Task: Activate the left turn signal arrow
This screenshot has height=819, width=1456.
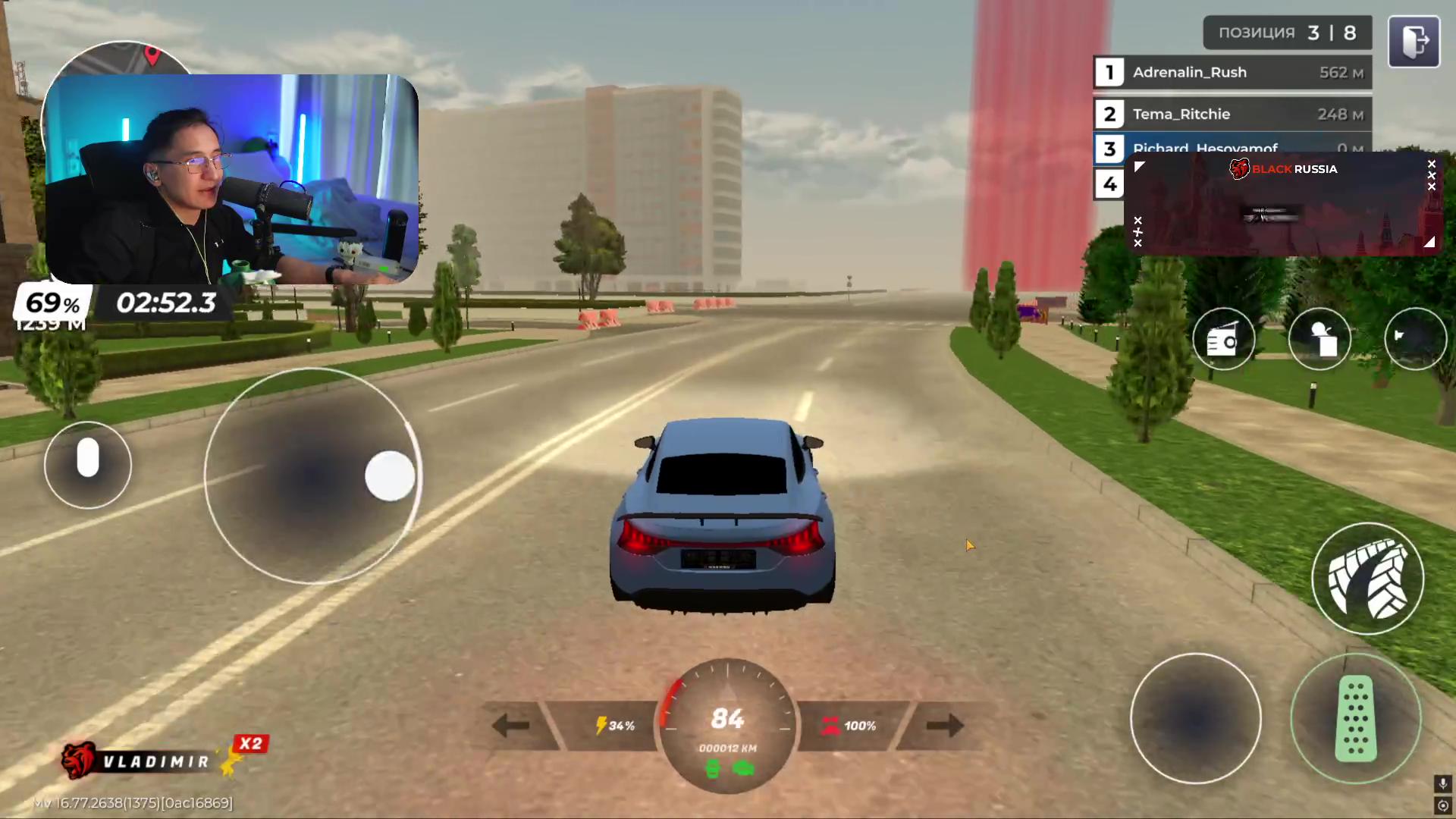Action: [x=510, y=726]
